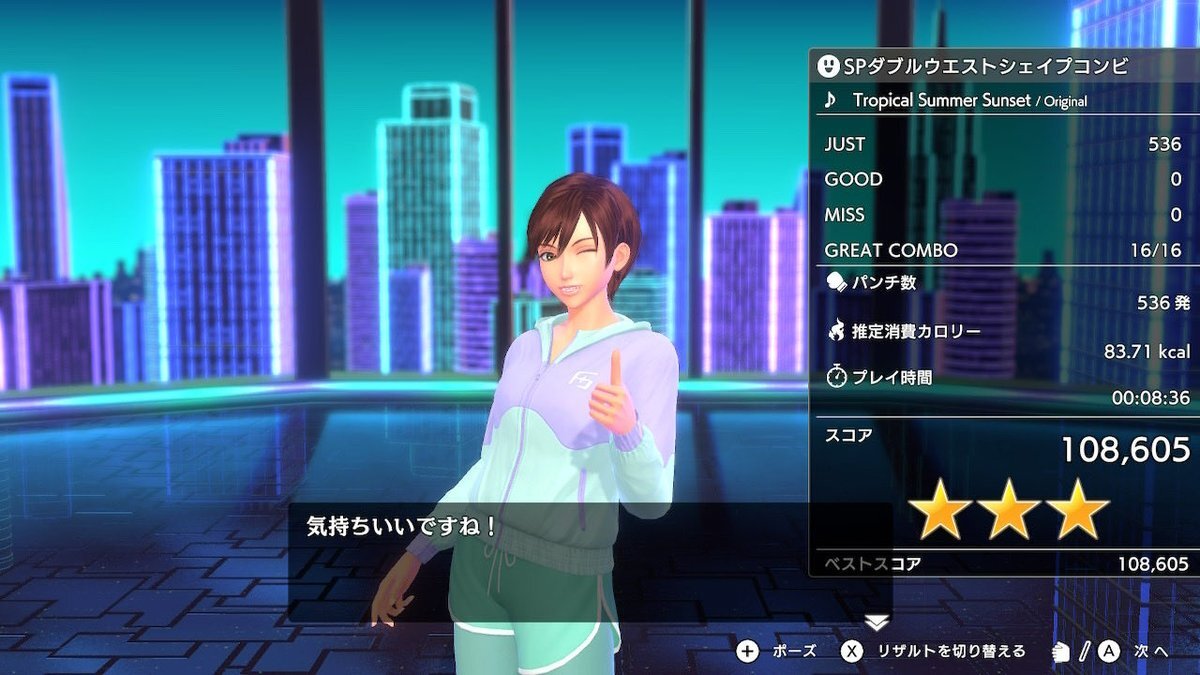Screen dimensions: 1200x675
Task: Click the dialogue advance arrow indicator
Action: tap(876, 623)
